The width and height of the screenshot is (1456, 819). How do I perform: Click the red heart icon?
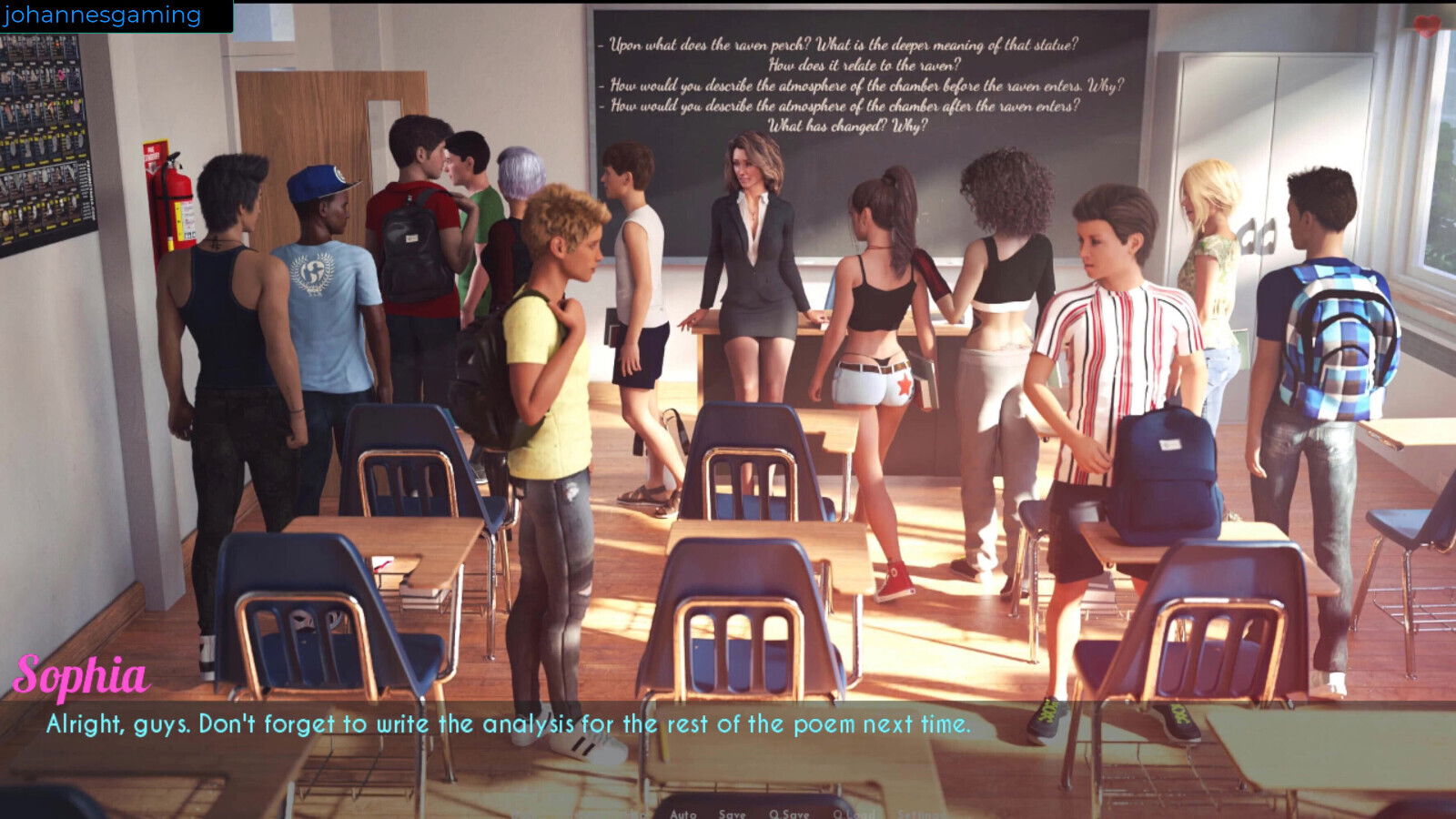[x=1427, y=26]
